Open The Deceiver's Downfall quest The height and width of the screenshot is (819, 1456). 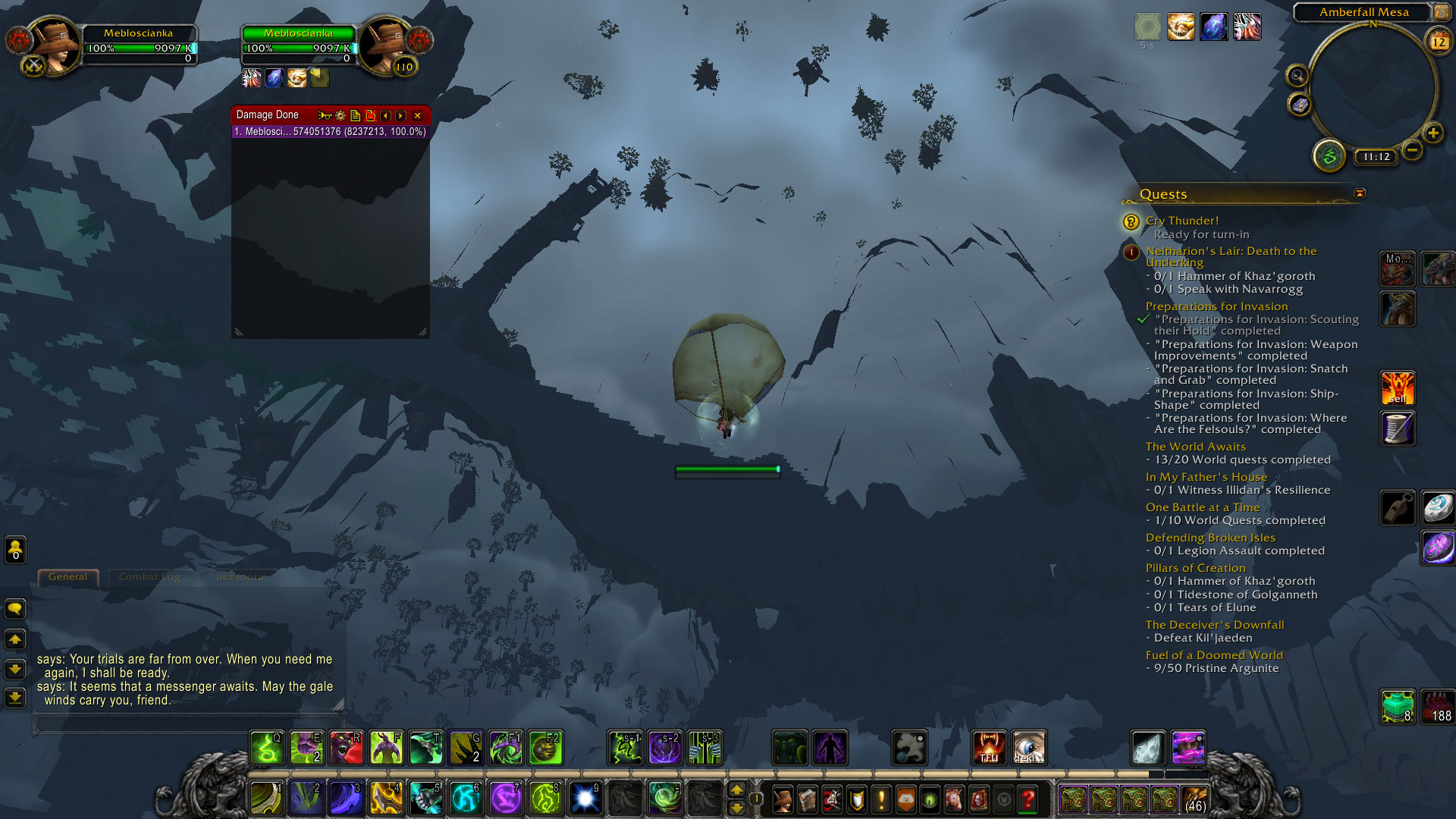click(x=1214, y=625)
